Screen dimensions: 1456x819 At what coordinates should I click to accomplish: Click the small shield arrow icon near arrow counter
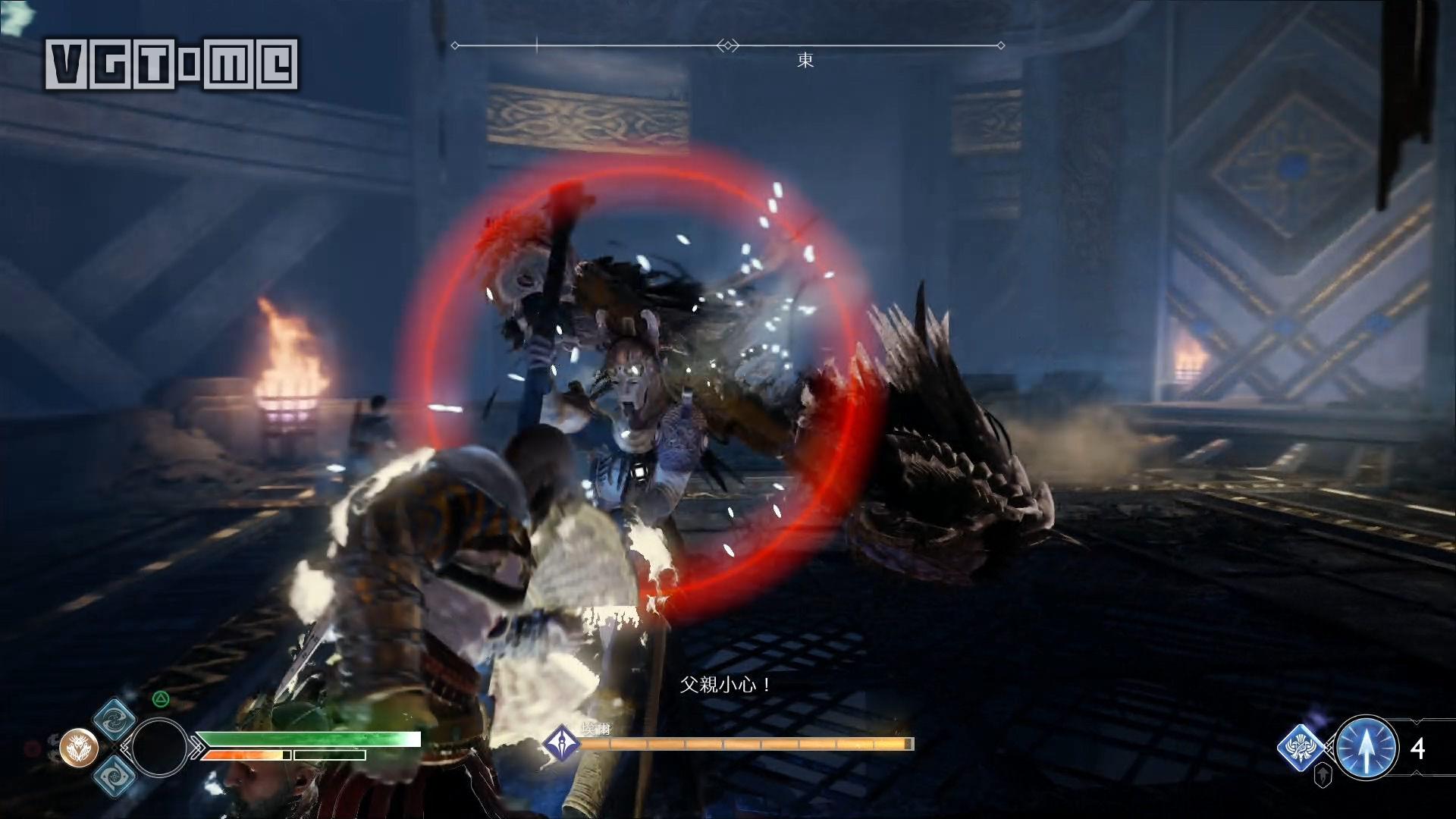click(1323, 775)
